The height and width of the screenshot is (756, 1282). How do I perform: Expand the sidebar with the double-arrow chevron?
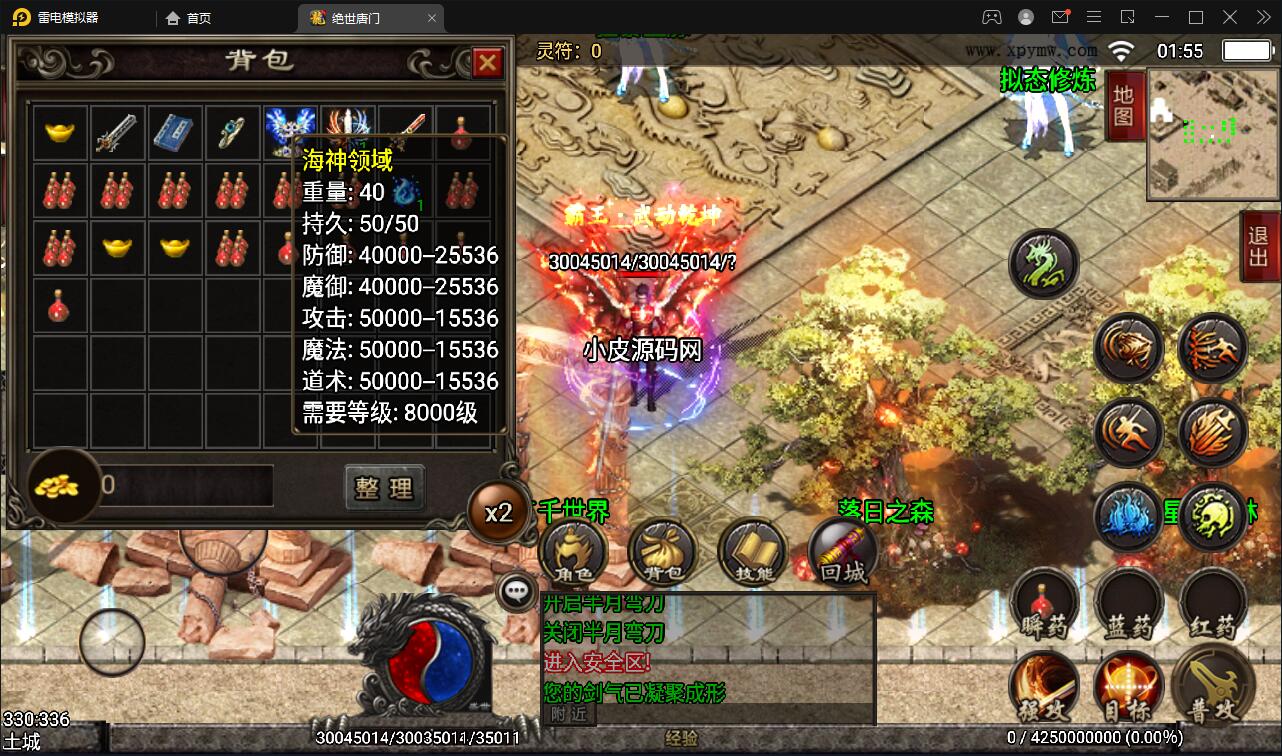tap(1262, 17)
